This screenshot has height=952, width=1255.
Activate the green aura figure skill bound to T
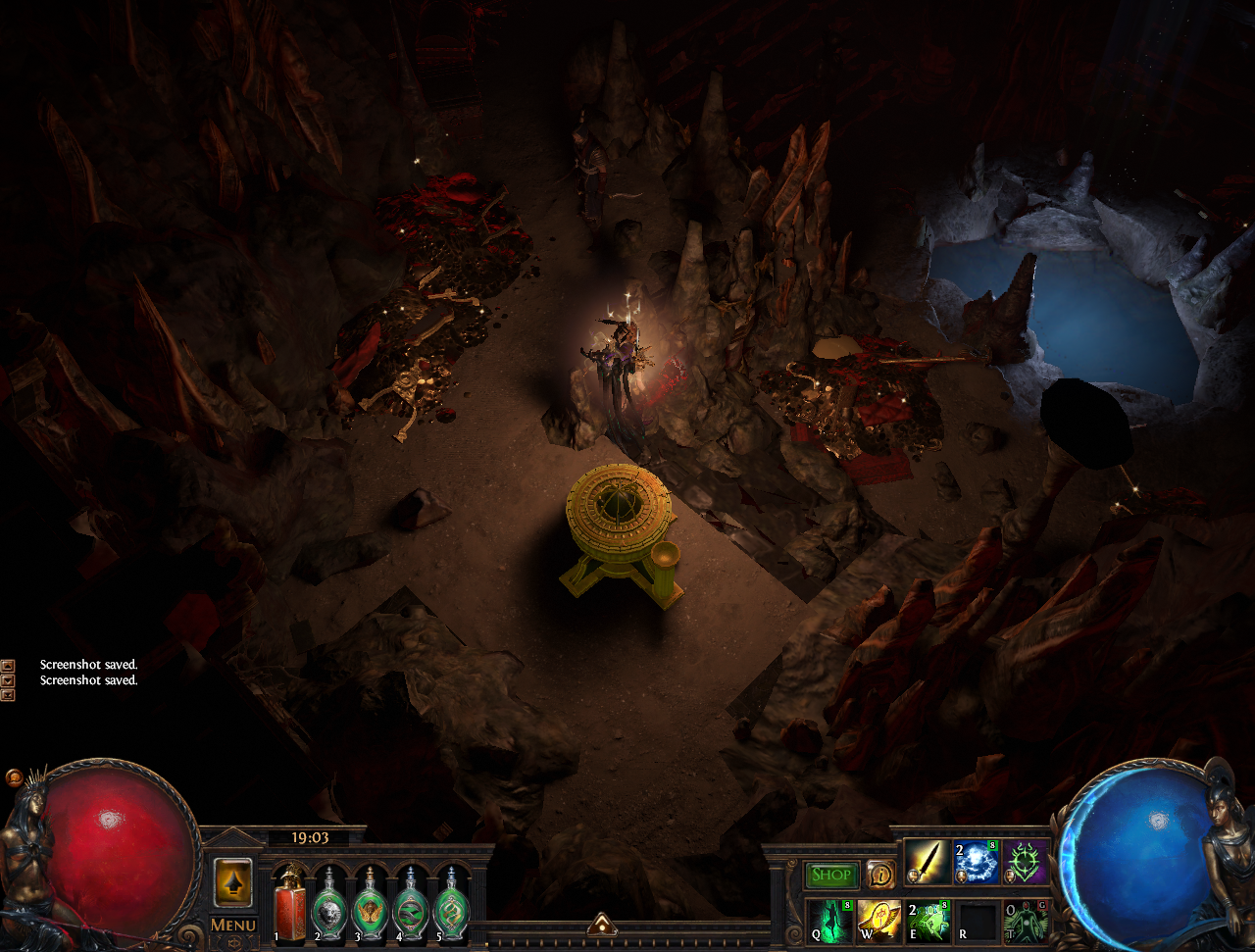coord(1026,921)
